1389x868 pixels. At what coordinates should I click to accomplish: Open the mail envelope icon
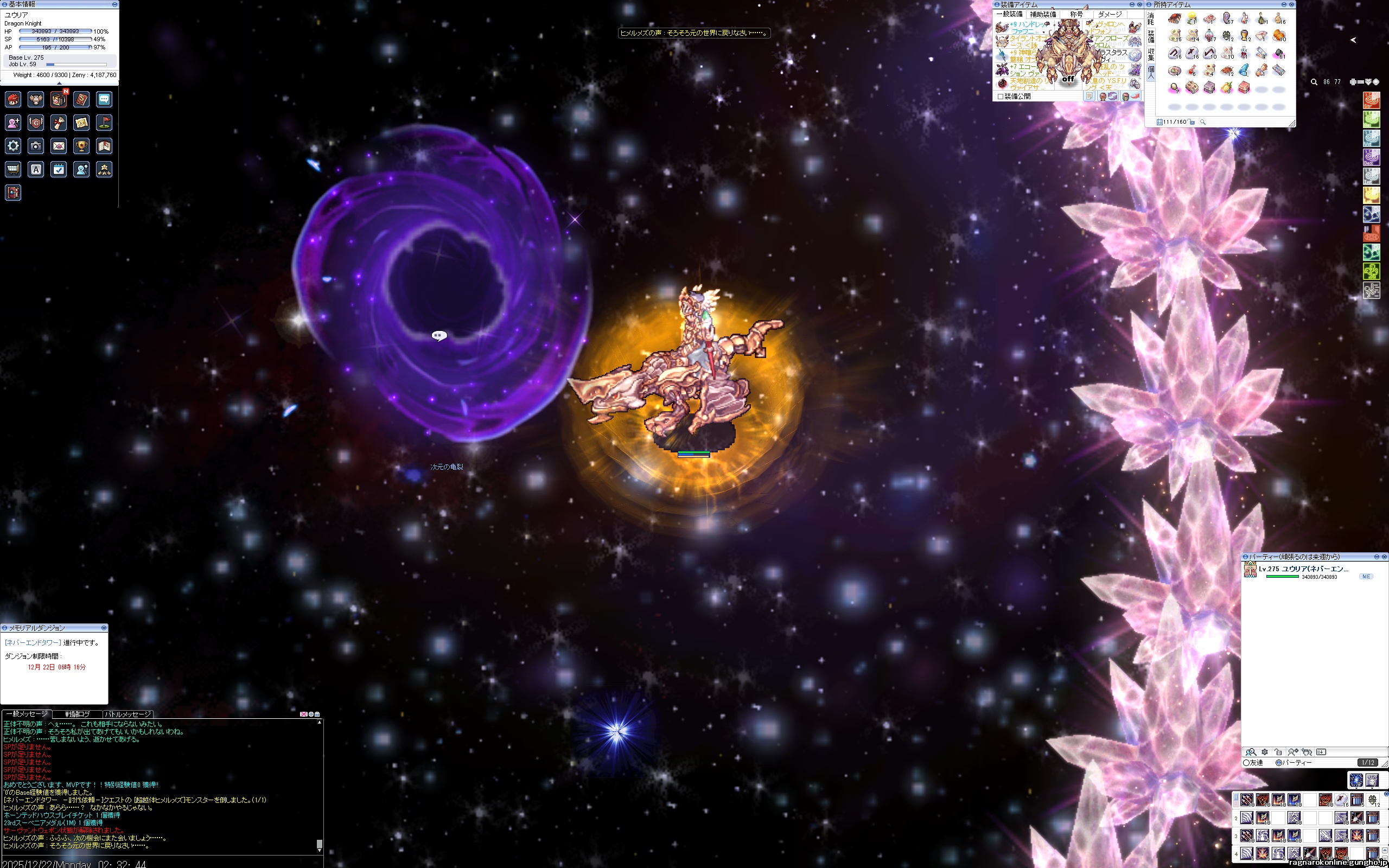59,146
